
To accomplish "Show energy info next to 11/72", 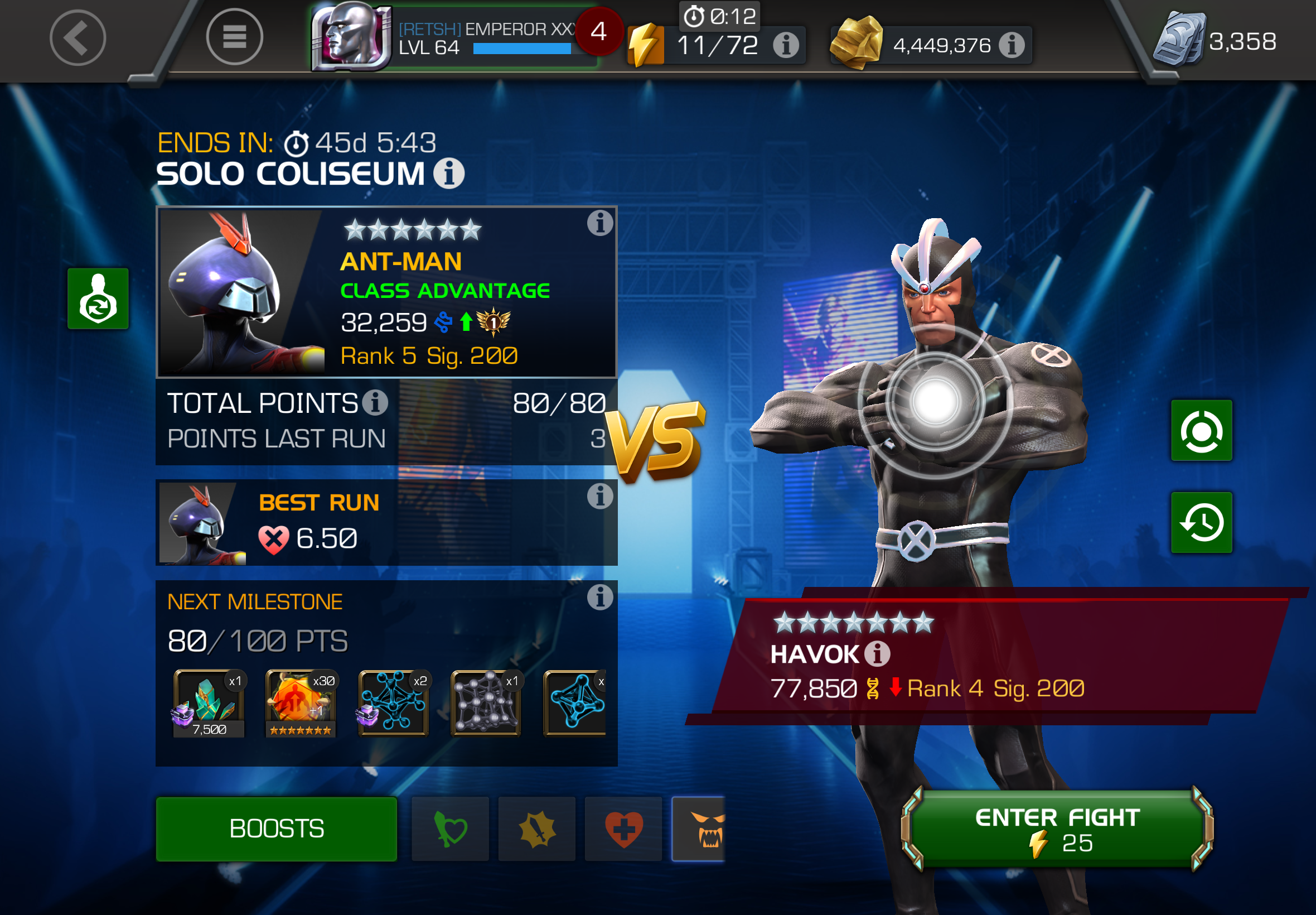I will (x=786, y=45).
